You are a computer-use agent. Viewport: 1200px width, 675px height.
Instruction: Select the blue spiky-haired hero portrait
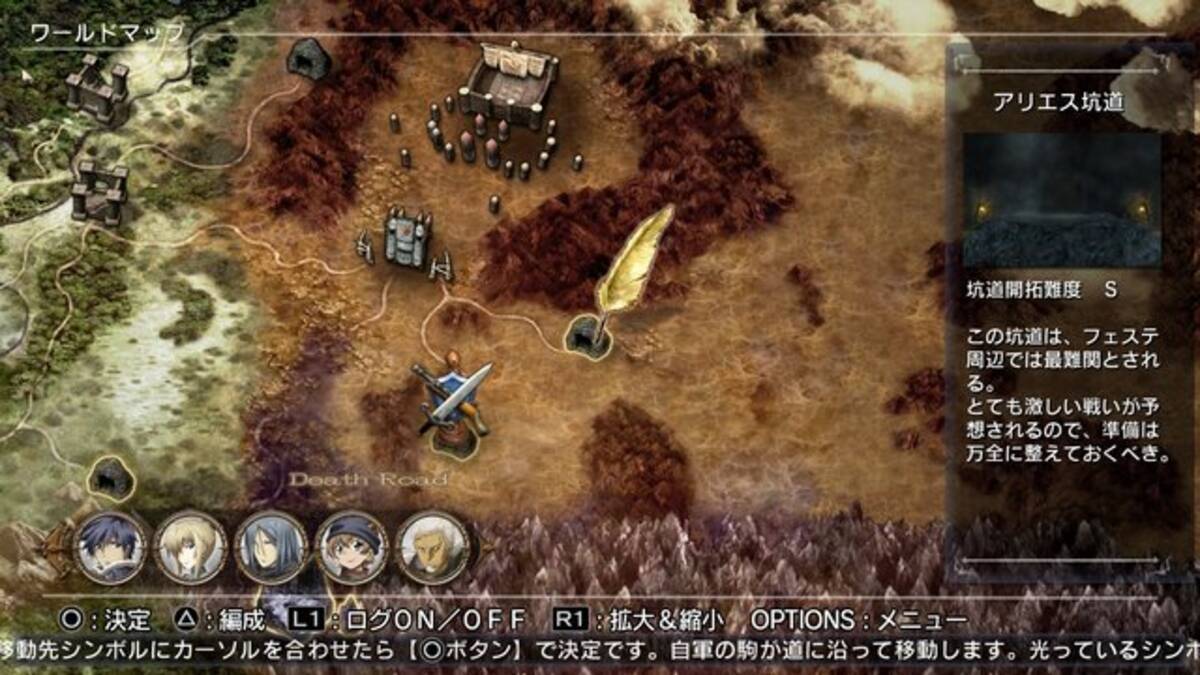click(x=110, y=547)
